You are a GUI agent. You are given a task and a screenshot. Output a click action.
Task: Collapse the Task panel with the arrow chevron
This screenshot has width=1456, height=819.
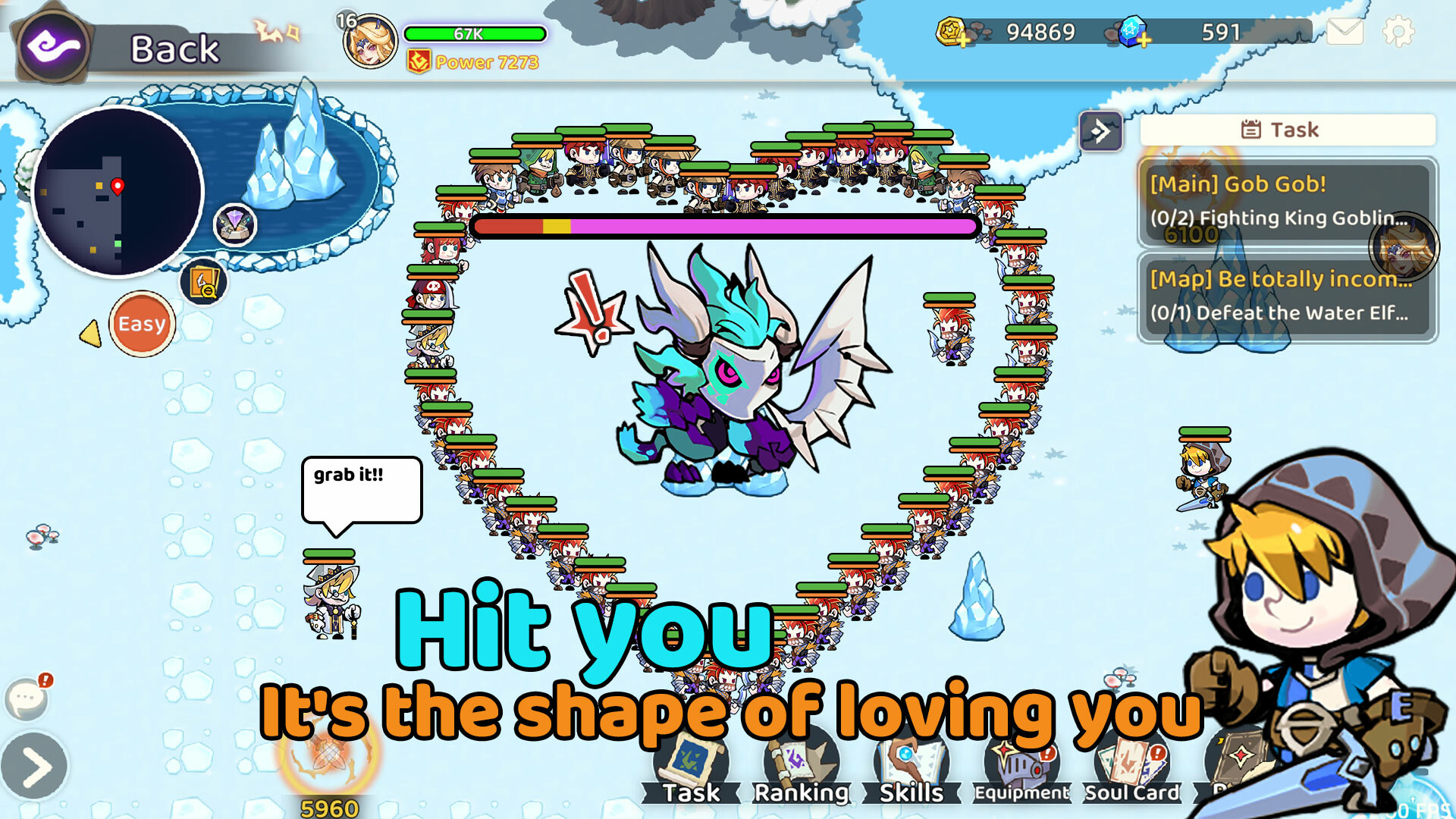tap(1100, 130)
